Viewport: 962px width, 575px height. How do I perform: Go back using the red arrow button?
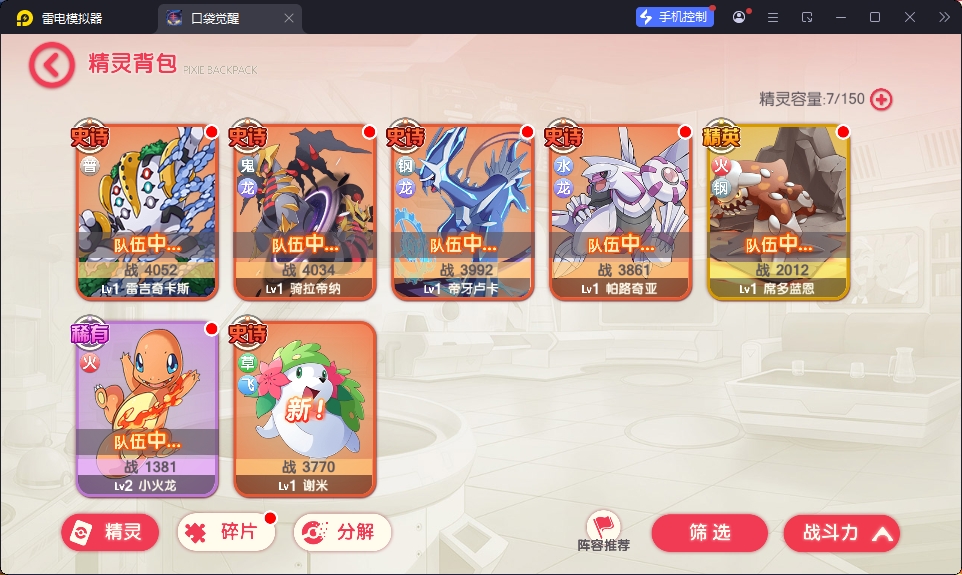point(51,65)
